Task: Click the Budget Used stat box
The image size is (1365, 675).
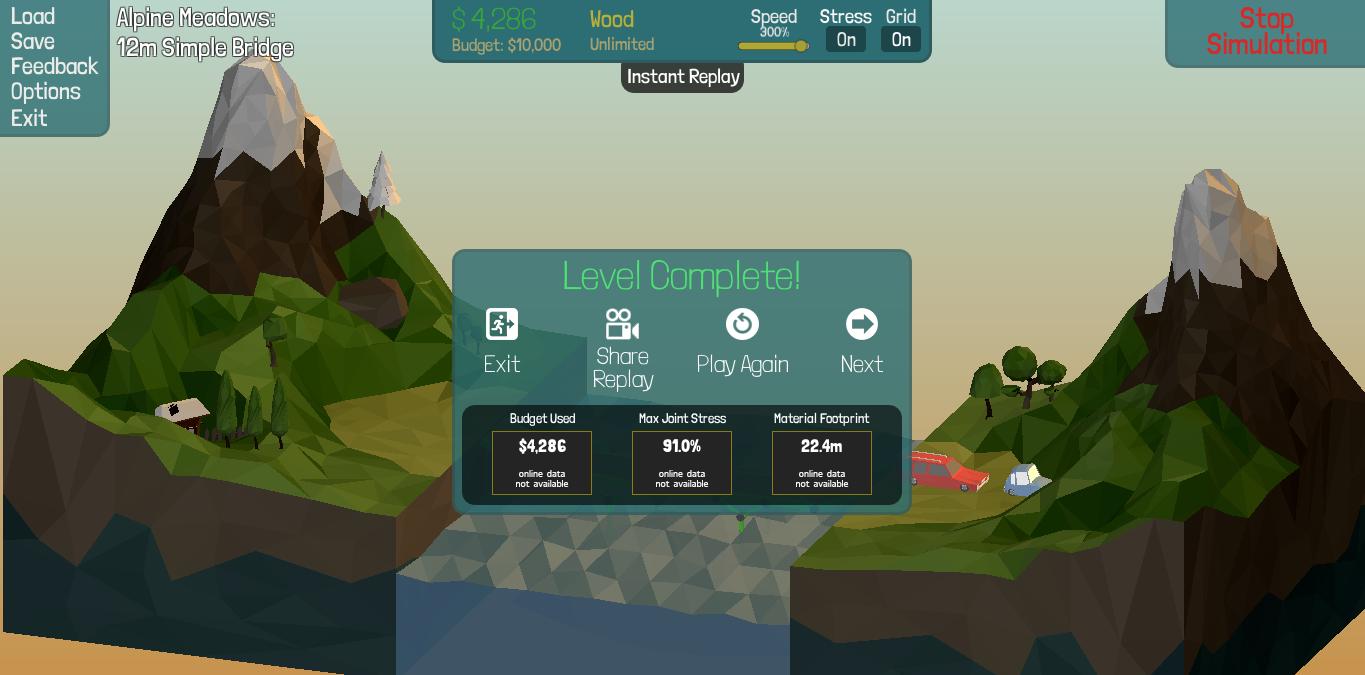Action: pyautogui.click(x=542, y=462)
